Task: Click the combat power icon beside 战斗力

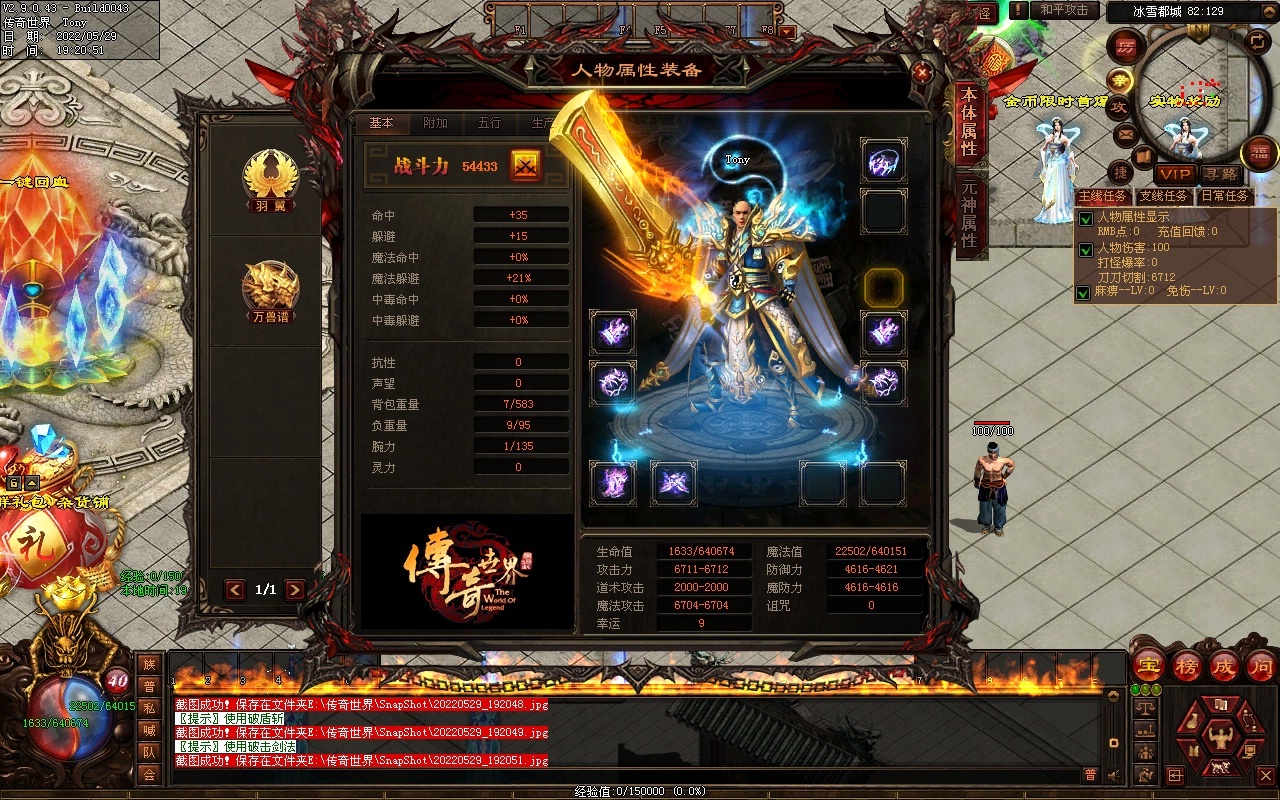Action: [x=526, y=166]
